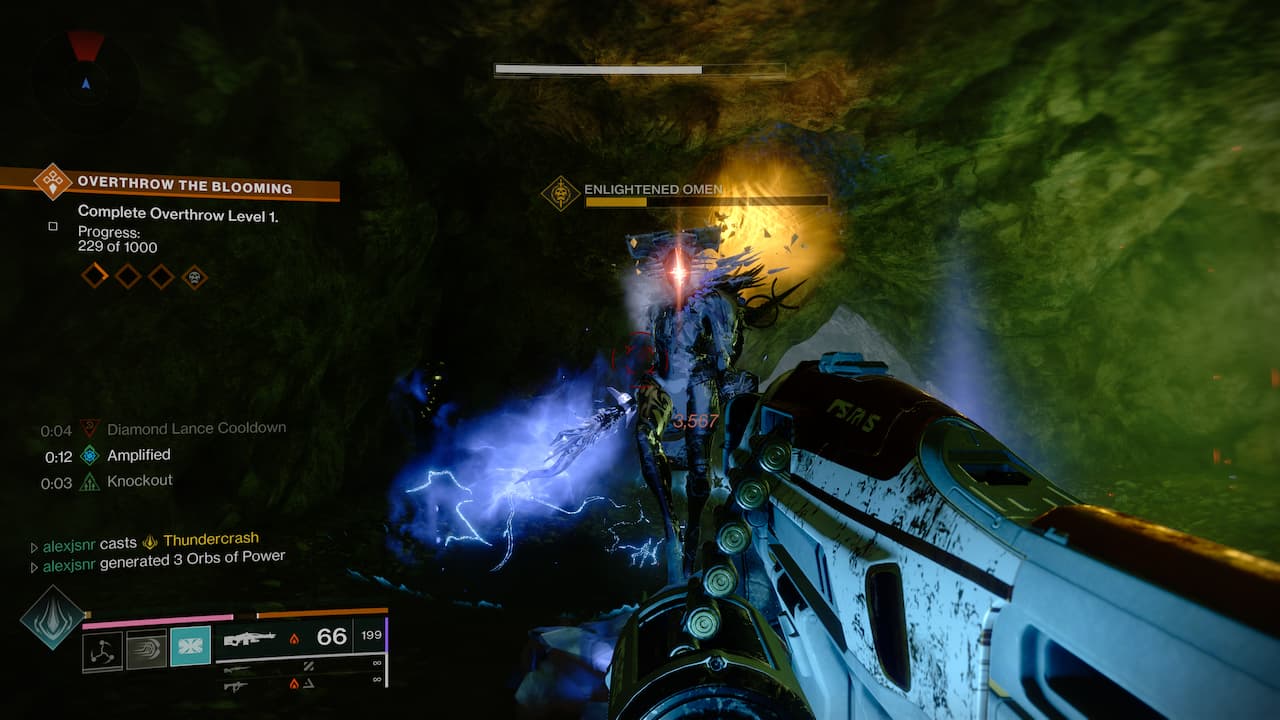Viewport: 1280px width, 720px height.
Task: Switch to the bottom weapon row
Action: (x=236, y=685)
